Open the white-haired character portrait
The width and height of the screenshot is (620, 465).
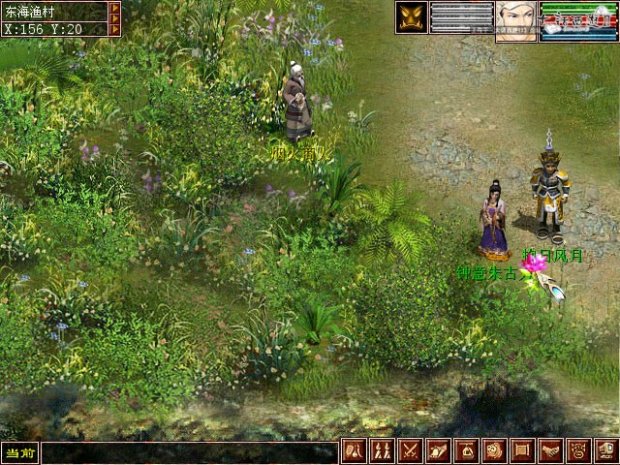tap(516, 20)
